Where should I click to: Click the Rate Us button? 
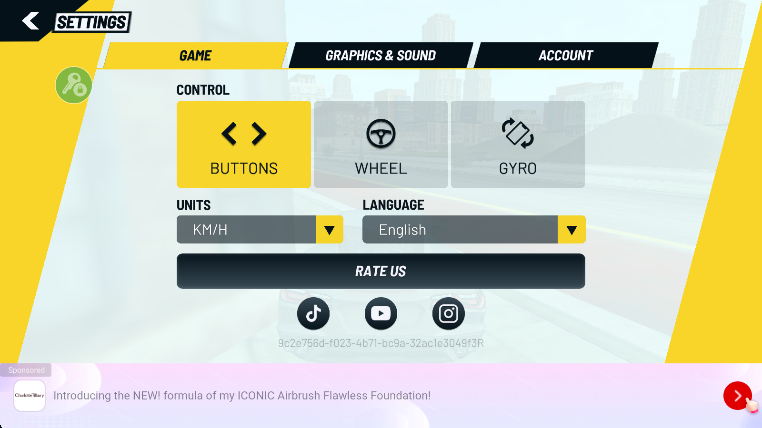pos(381,271)
